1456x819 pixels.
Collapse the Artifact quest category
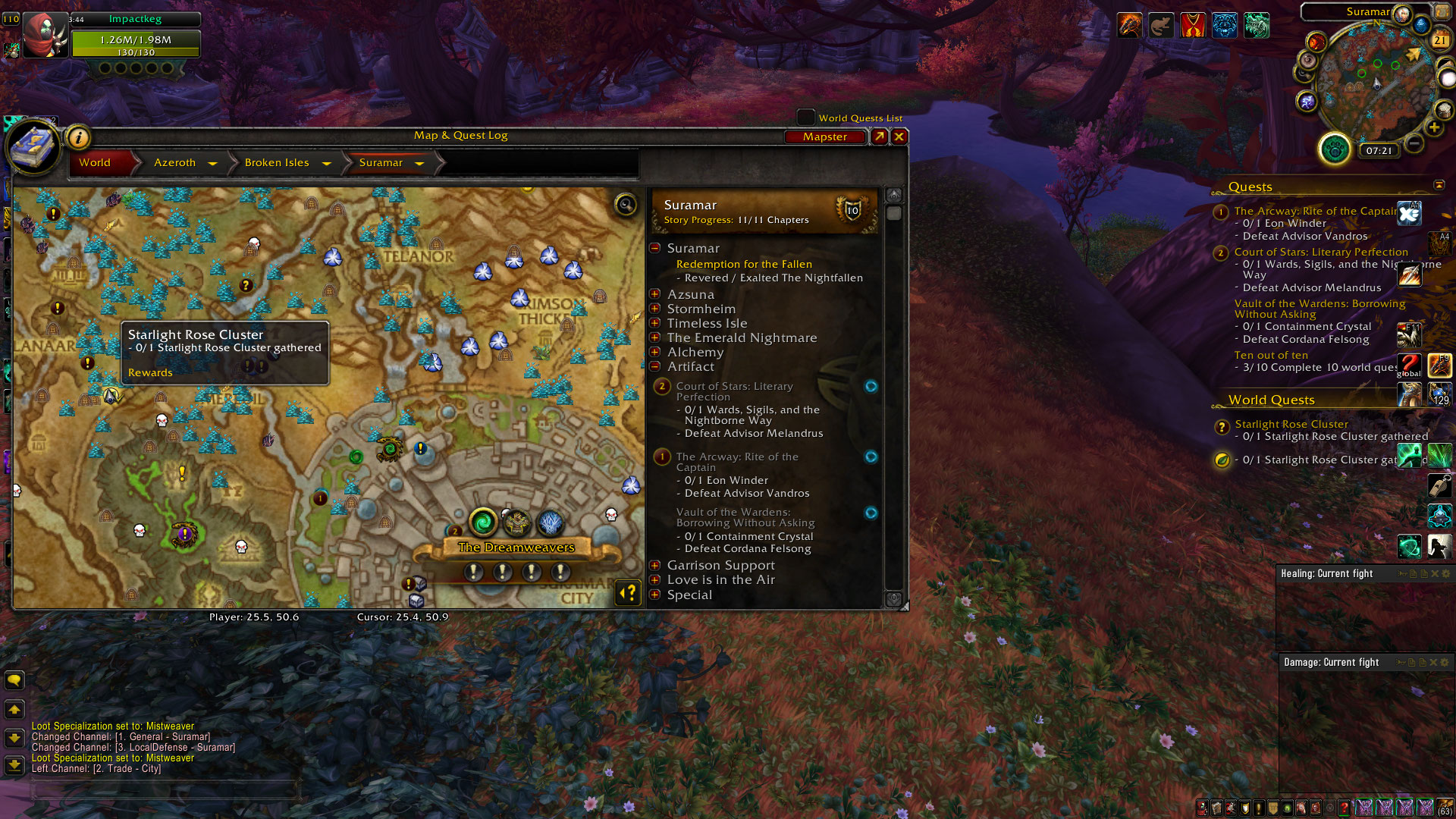[x=655, y=366]
